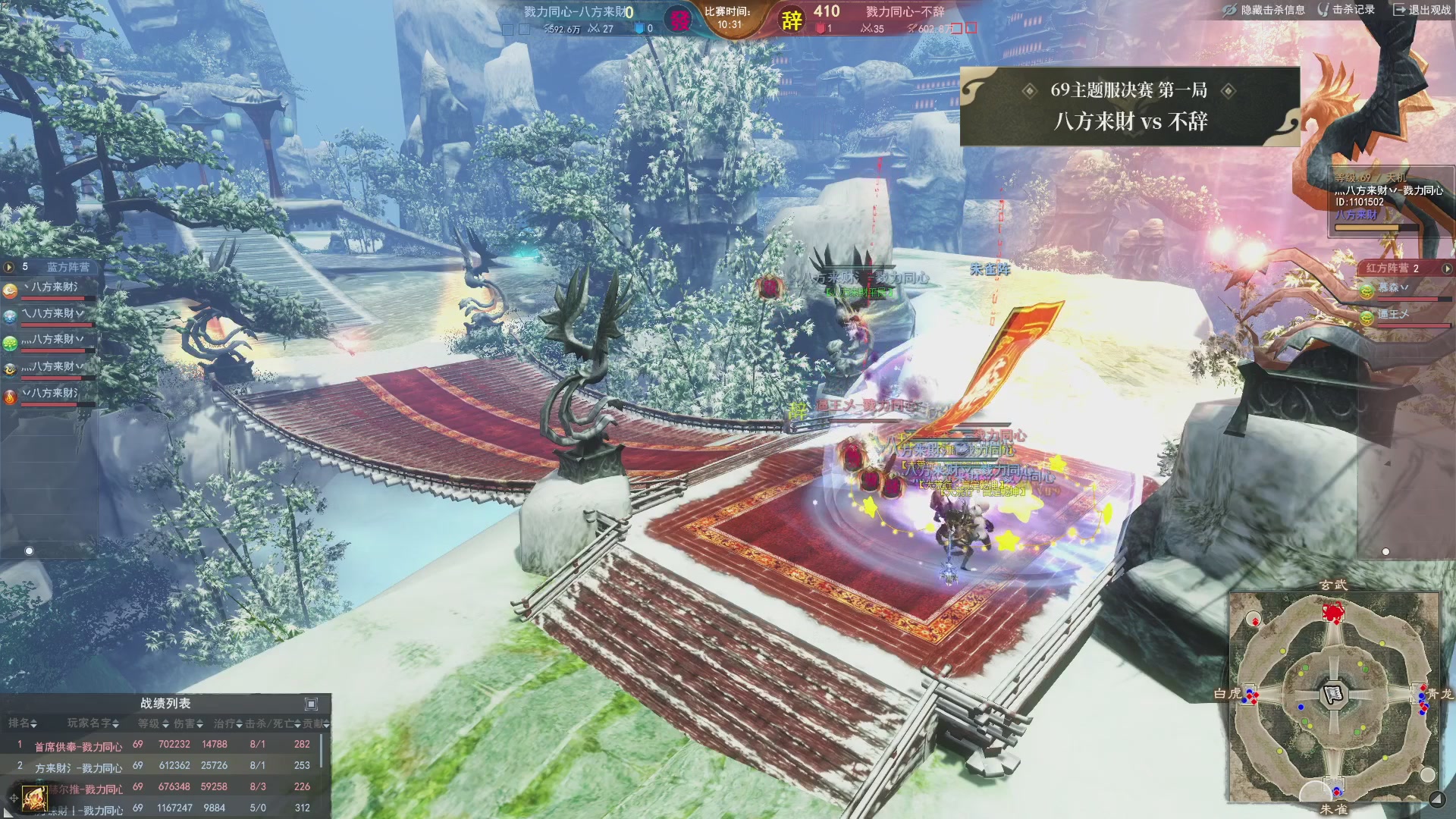The height and width of the screenshot is (819, 1456).
Task: Sort scoreboard by 伤害 damage
Action: [190, 723]
